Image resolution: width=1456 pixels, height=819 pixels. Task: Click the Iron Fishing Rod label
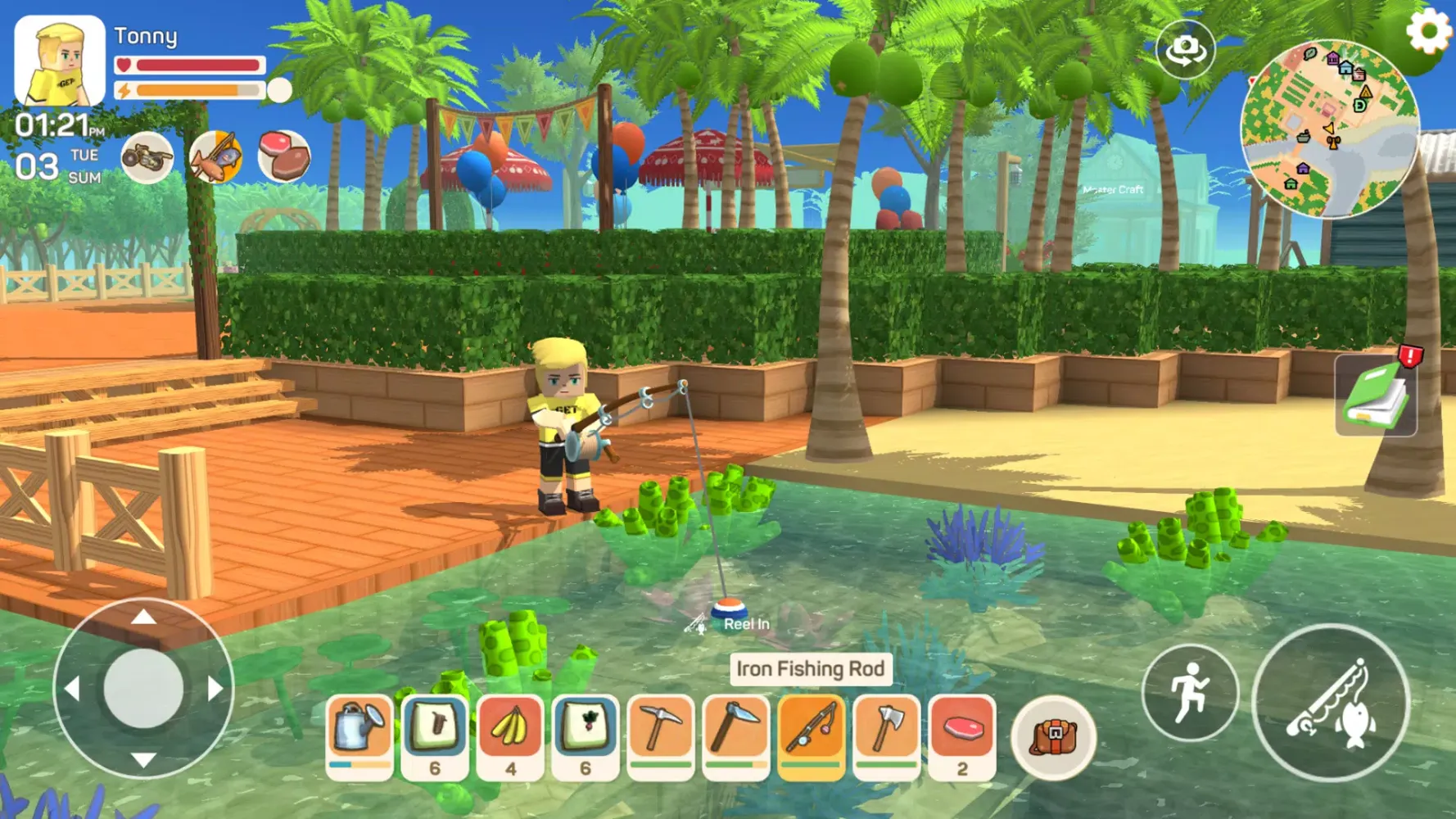pyautogui.click(x=810, y=668)
